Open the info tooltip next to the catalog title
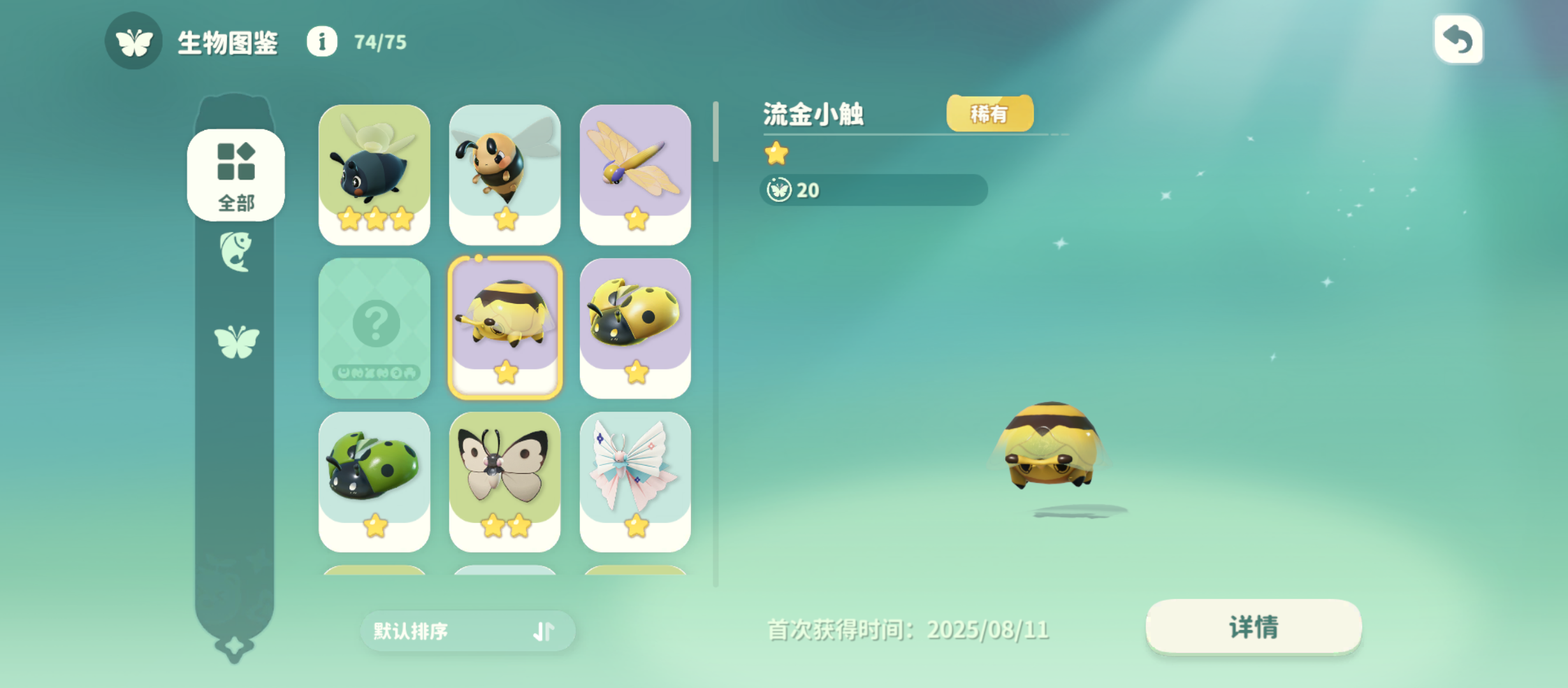The height and width of the screenshot is (688, 1568). pyautogui.click(x=322, y=43)
